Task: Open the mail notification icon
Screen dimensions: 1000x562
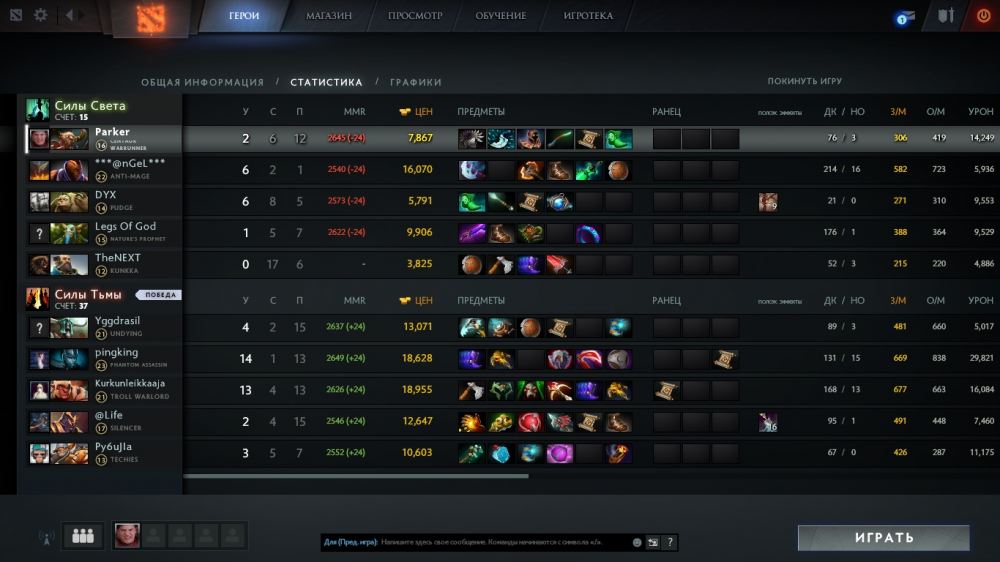Action: coord(904,17)
